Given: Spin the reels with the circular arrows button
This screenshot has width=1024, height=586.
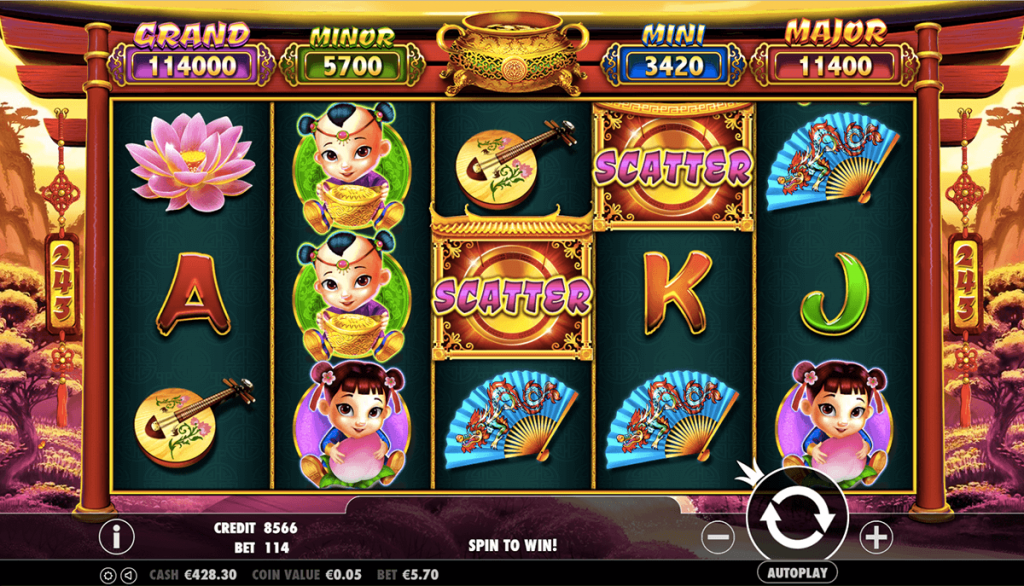Looking at the screenshot, I should click(796, 516).
